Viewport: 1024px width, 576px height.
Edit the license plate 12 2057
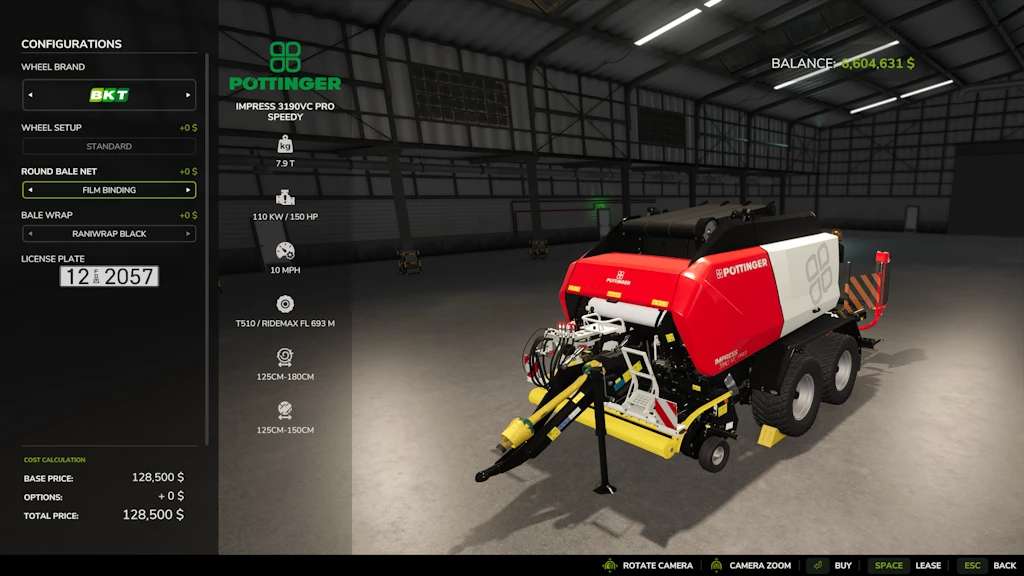point(109,277)
